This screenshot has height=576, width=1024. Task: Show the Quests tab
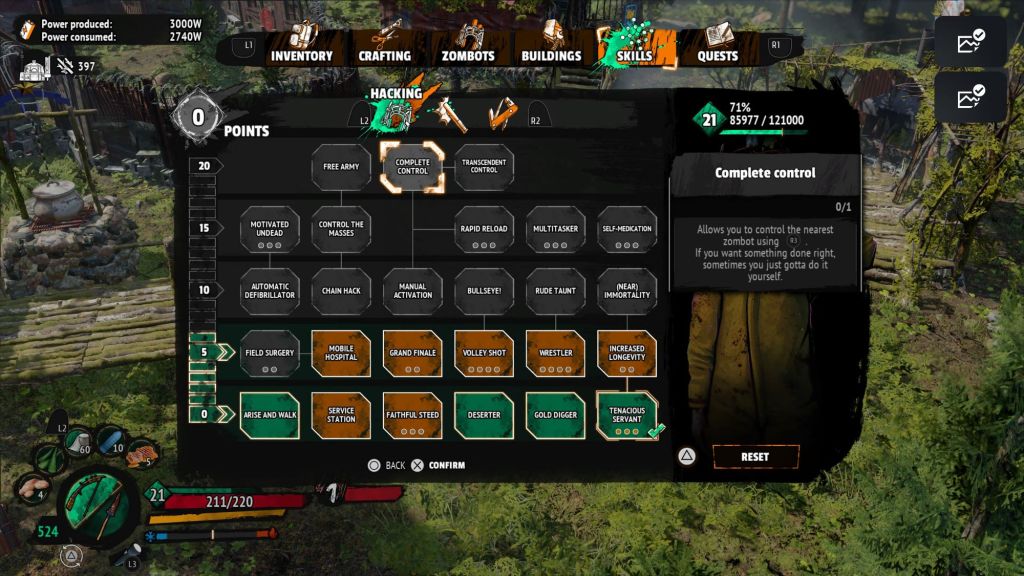pos(717,55)
